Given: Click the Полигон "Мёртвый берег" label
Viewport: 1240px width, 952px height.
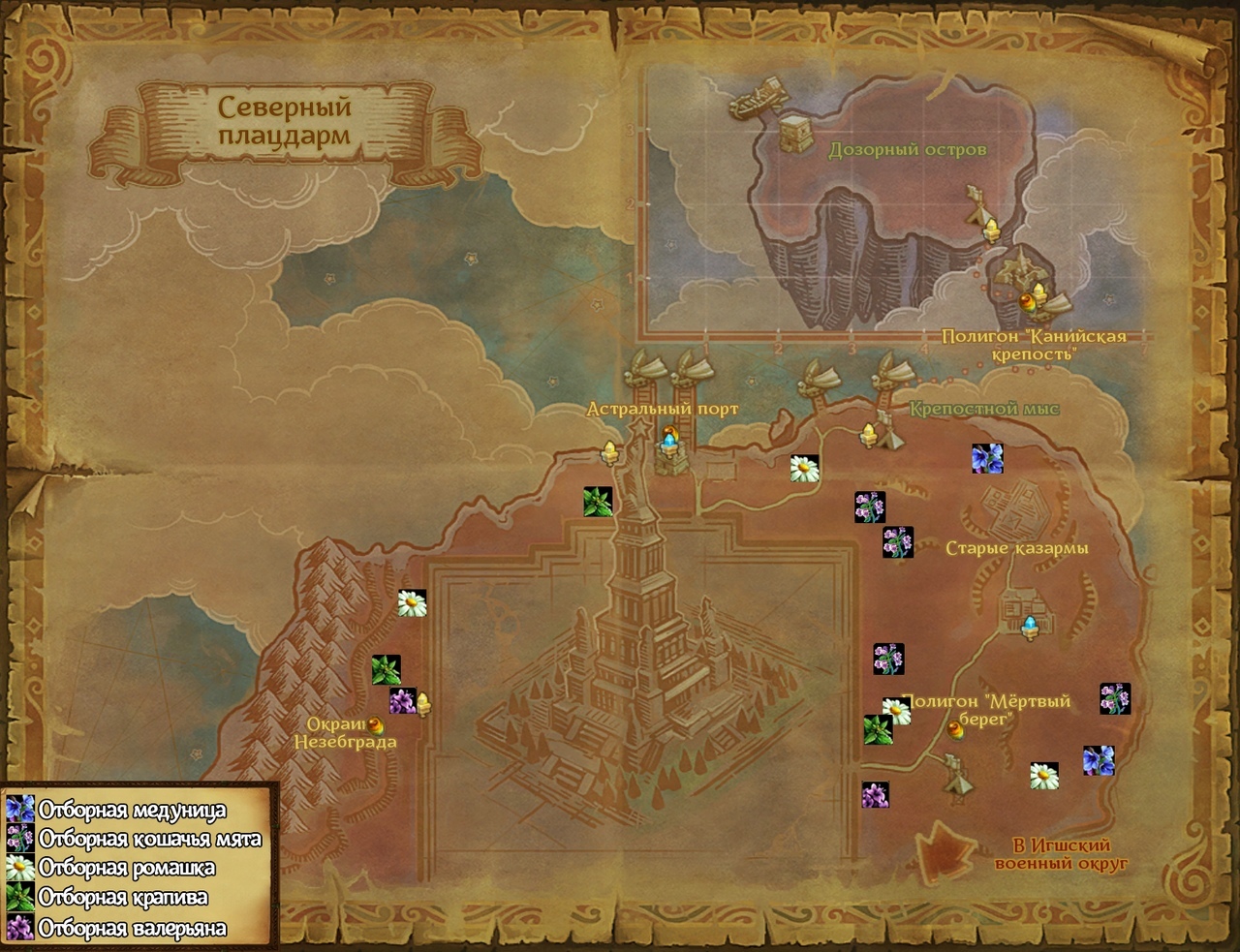Looking at the screenshot, I should (986, 710).
